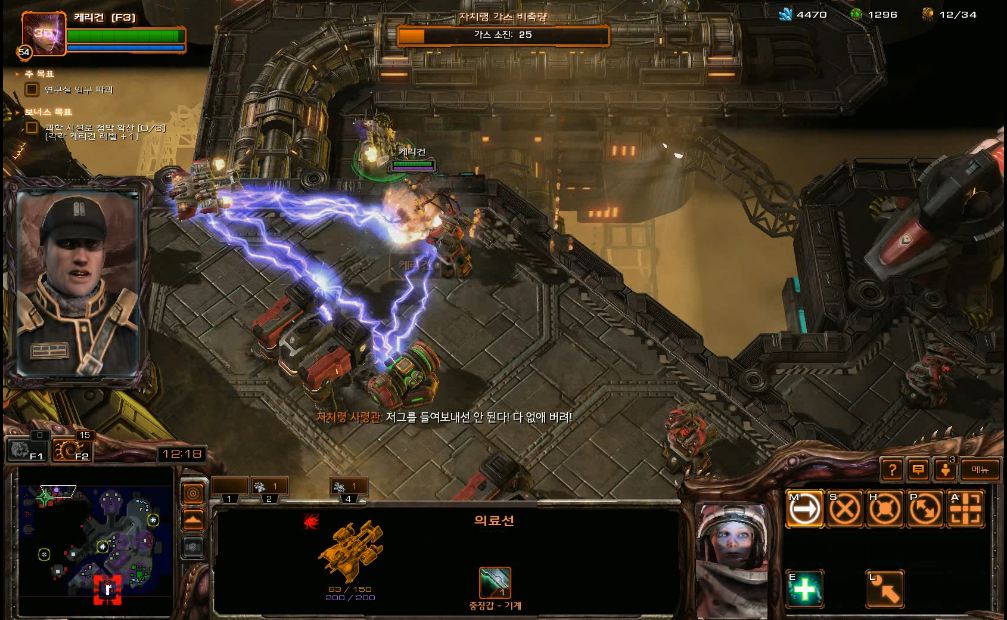Select Kerrigan's hero portrait
This screenshot has width=1007, height=620.
(43, 32)
